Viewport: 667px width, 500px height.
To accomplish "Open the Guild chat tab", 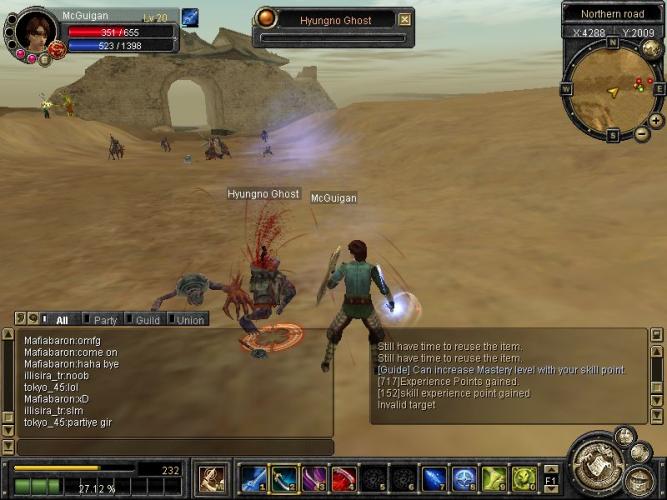I will [x=147, y=320].
